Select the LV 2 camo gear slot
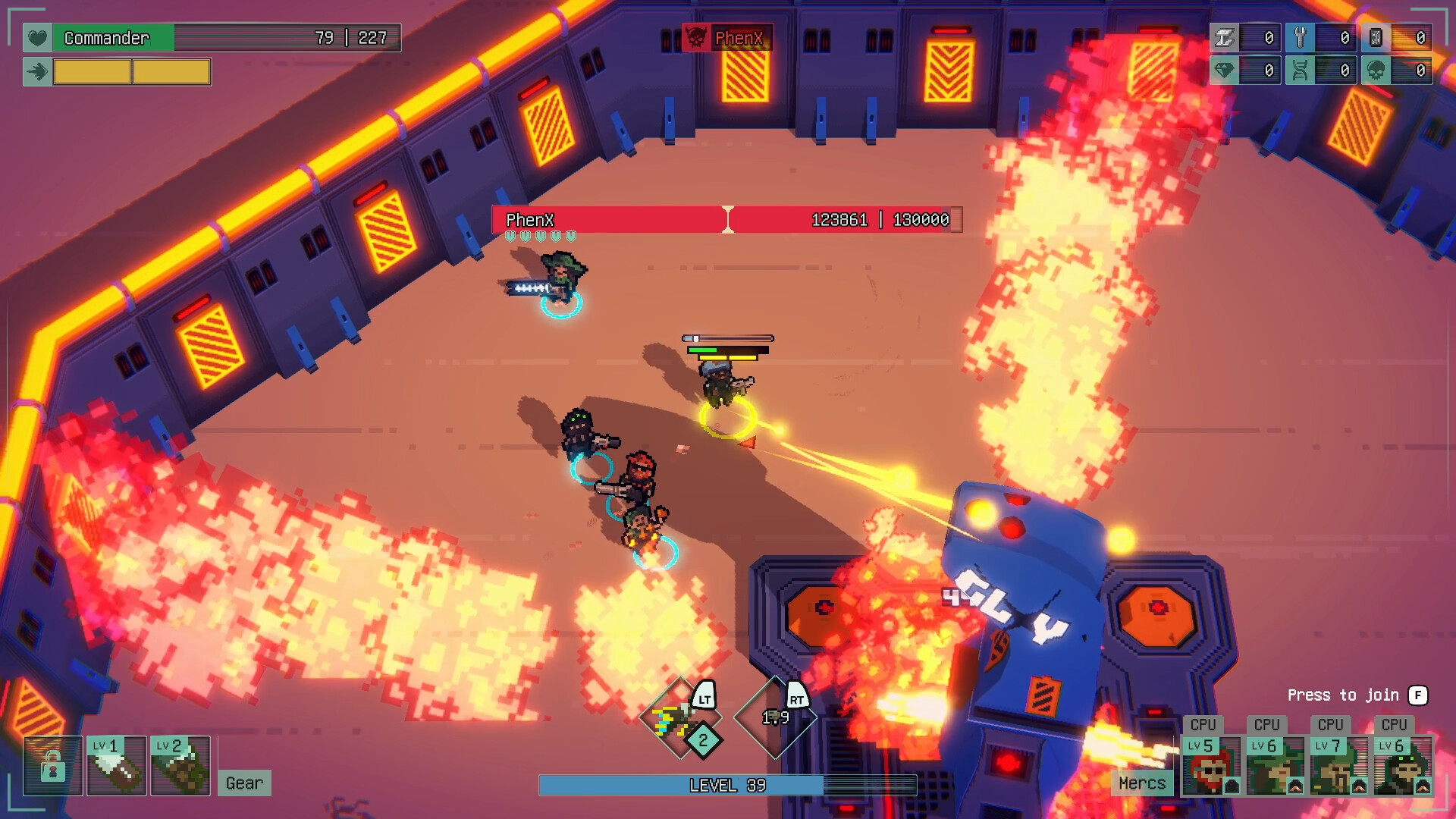Image resolution: width=1456 pixels, height=819 pixels. 180,766
